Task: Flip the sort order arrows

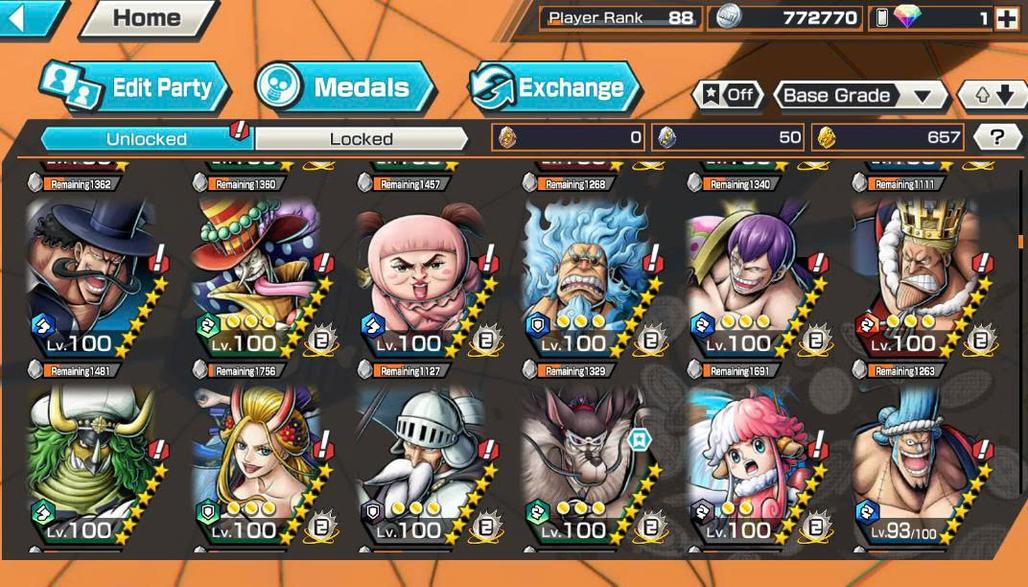Action: tap(992, 96)
